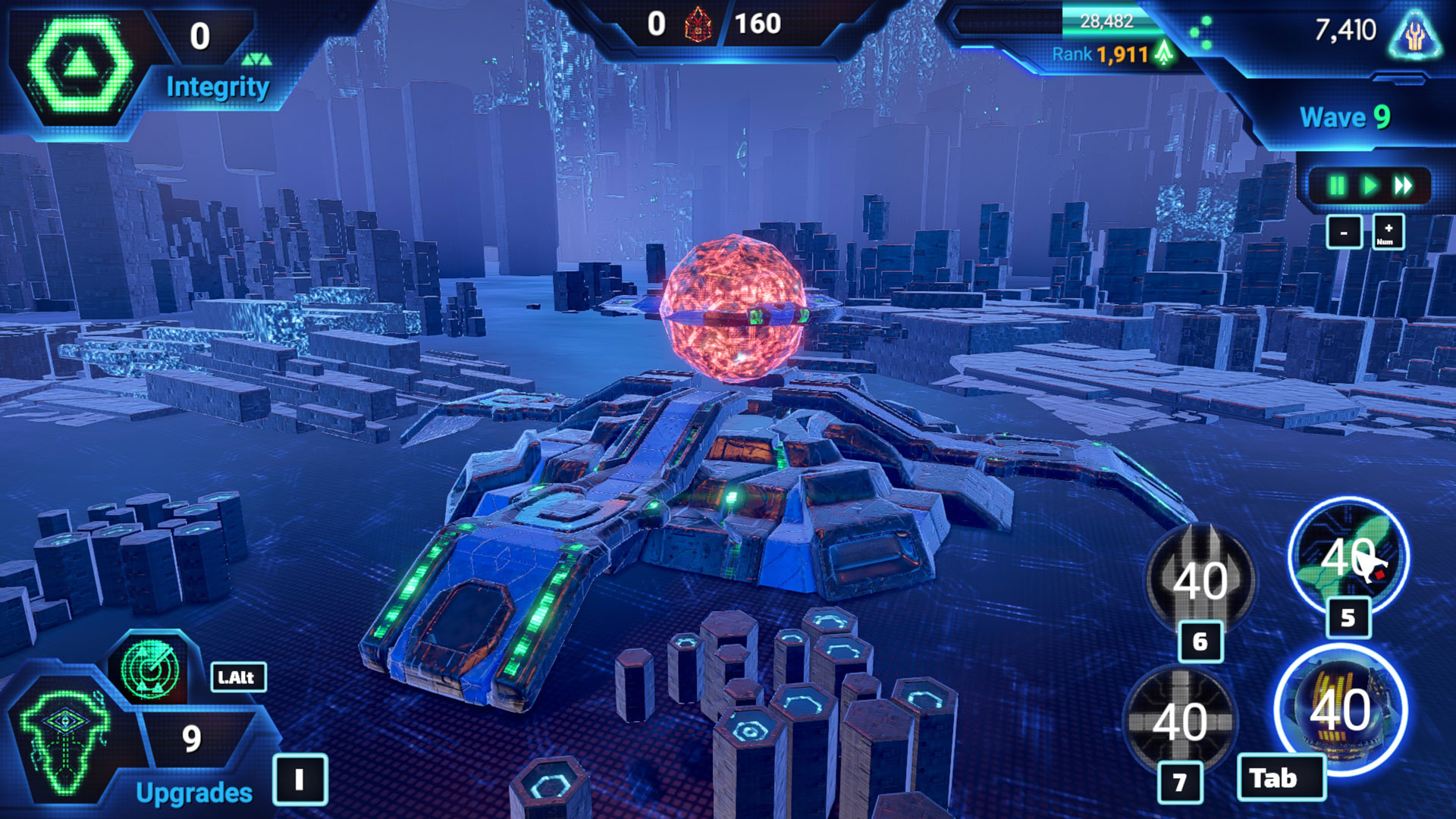The height and width of the screenshot is (819, 1456).
Task: Activate the green radar scan icon
Action: coord(150,669)
